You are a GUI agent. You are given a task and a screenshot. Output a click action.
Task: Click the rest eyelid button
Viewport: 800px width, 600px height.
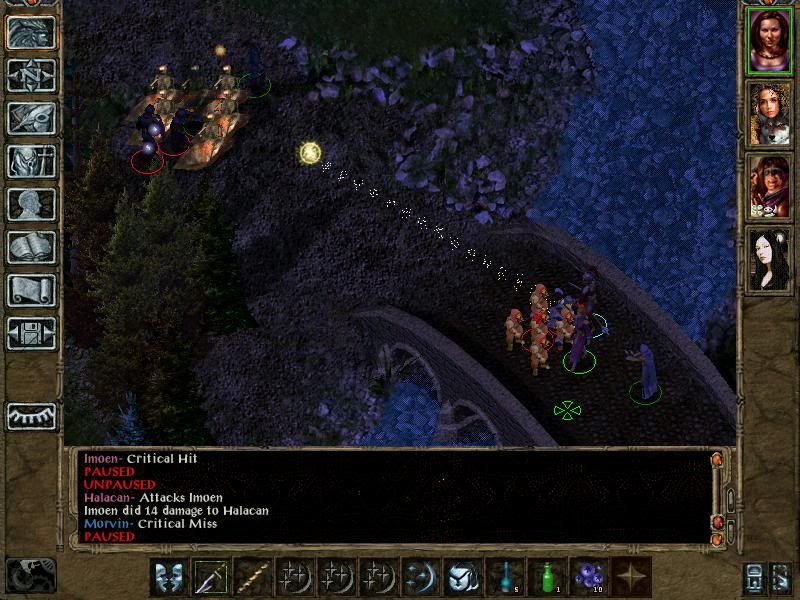point(31,414)
